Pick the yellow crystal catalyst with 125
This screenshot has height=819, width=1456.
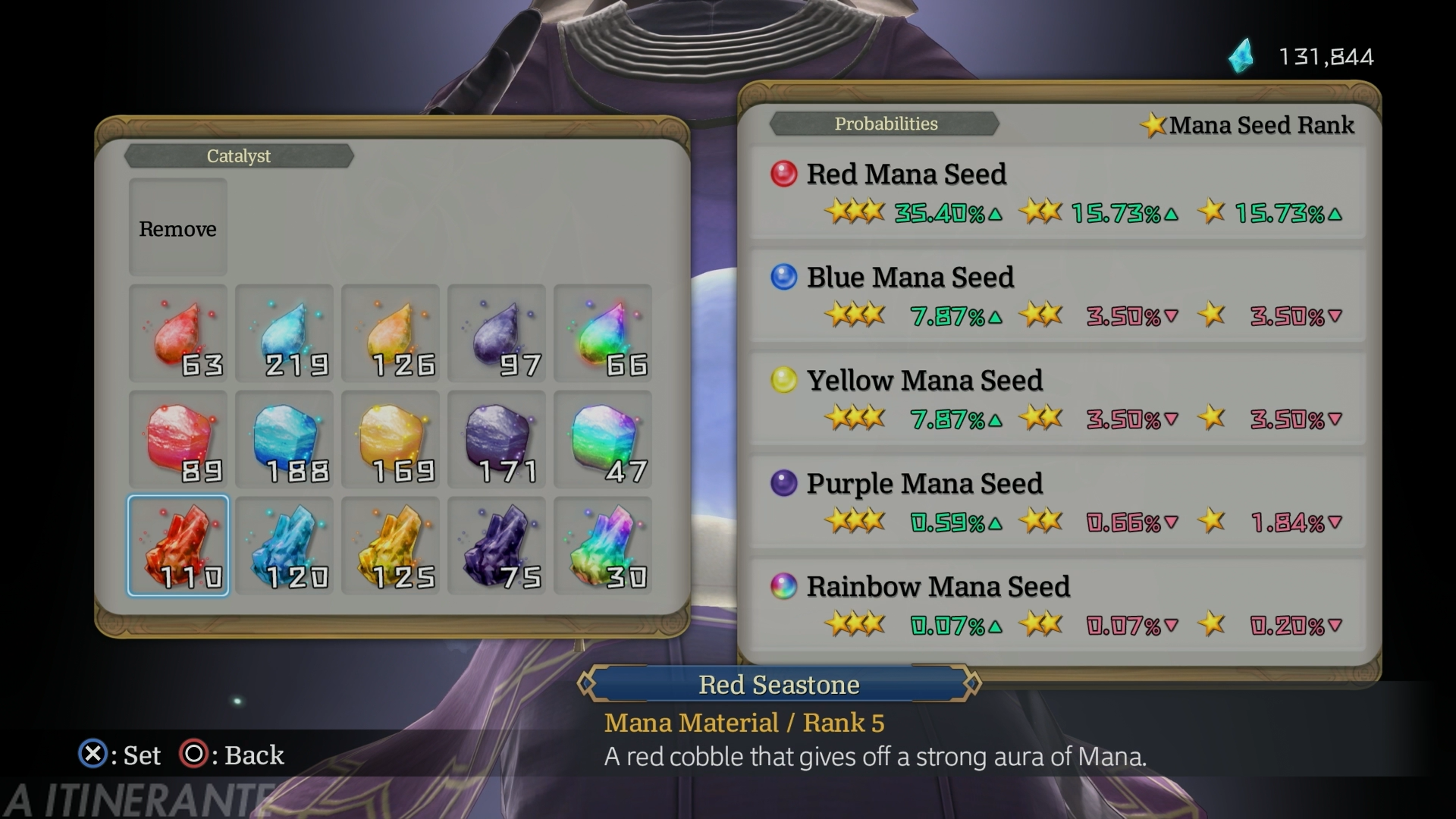click(x=390, y=546)
